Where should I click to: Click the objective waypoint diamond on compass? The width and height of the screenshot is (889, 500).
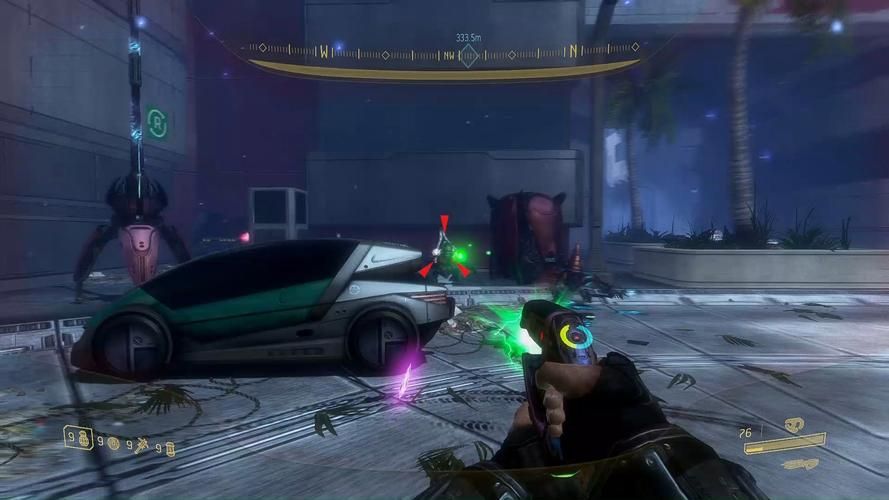[x=468, y=56]
